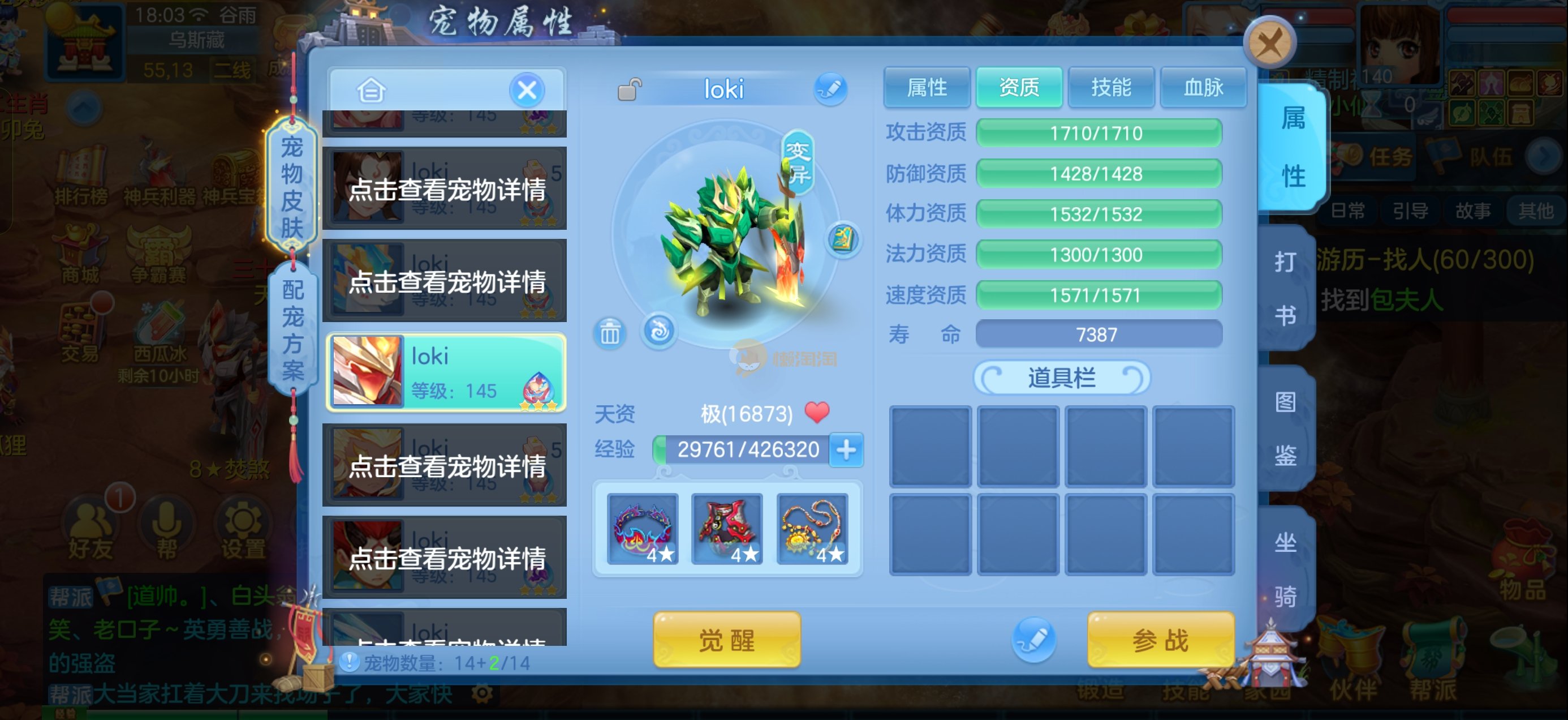The image size is (1568, 720).
Task: Select the 4-star red armor equipment
Action: coord(727,529)
